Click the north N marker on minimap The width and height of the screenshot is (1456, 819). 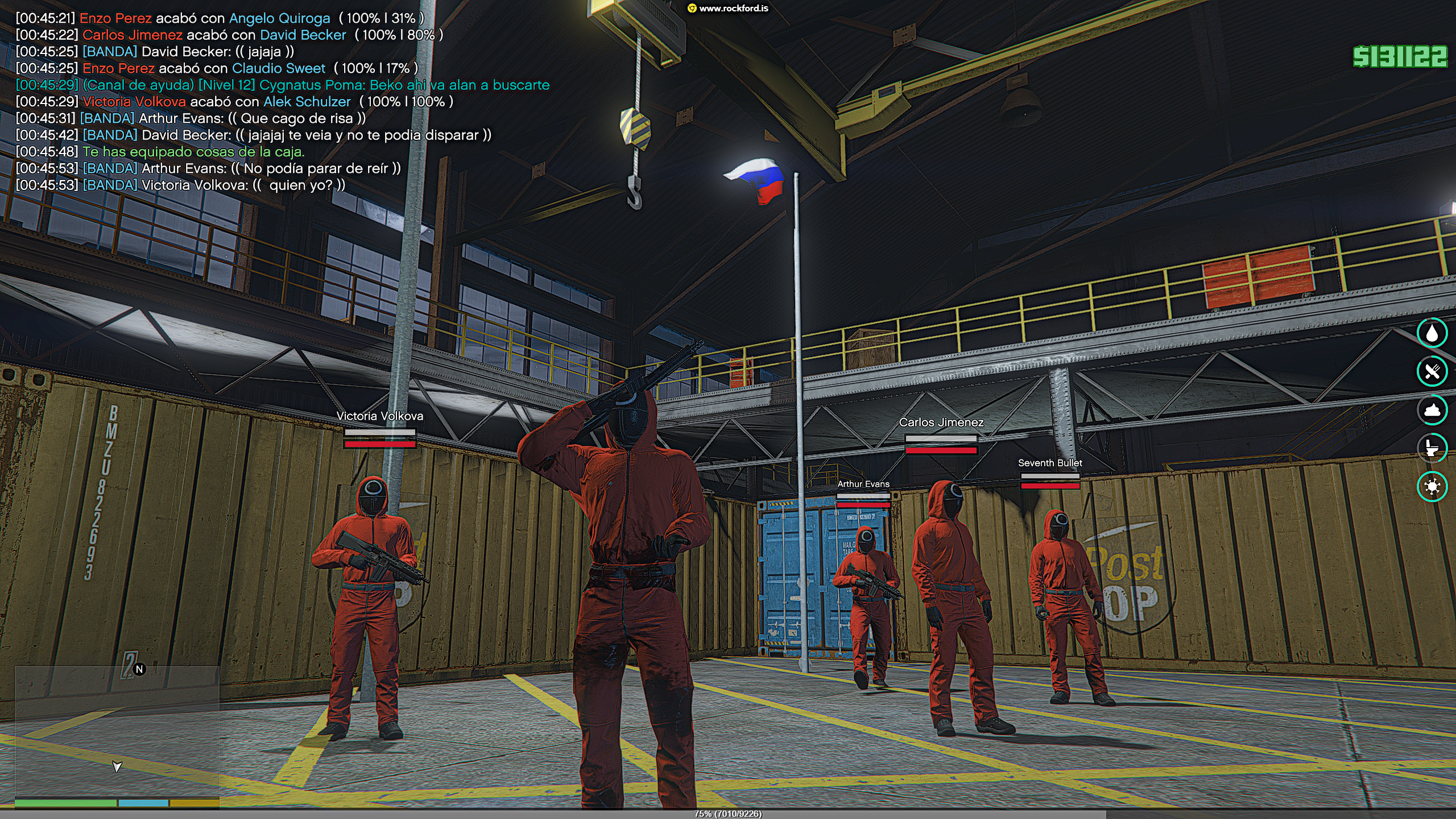[x=139, y=669]
